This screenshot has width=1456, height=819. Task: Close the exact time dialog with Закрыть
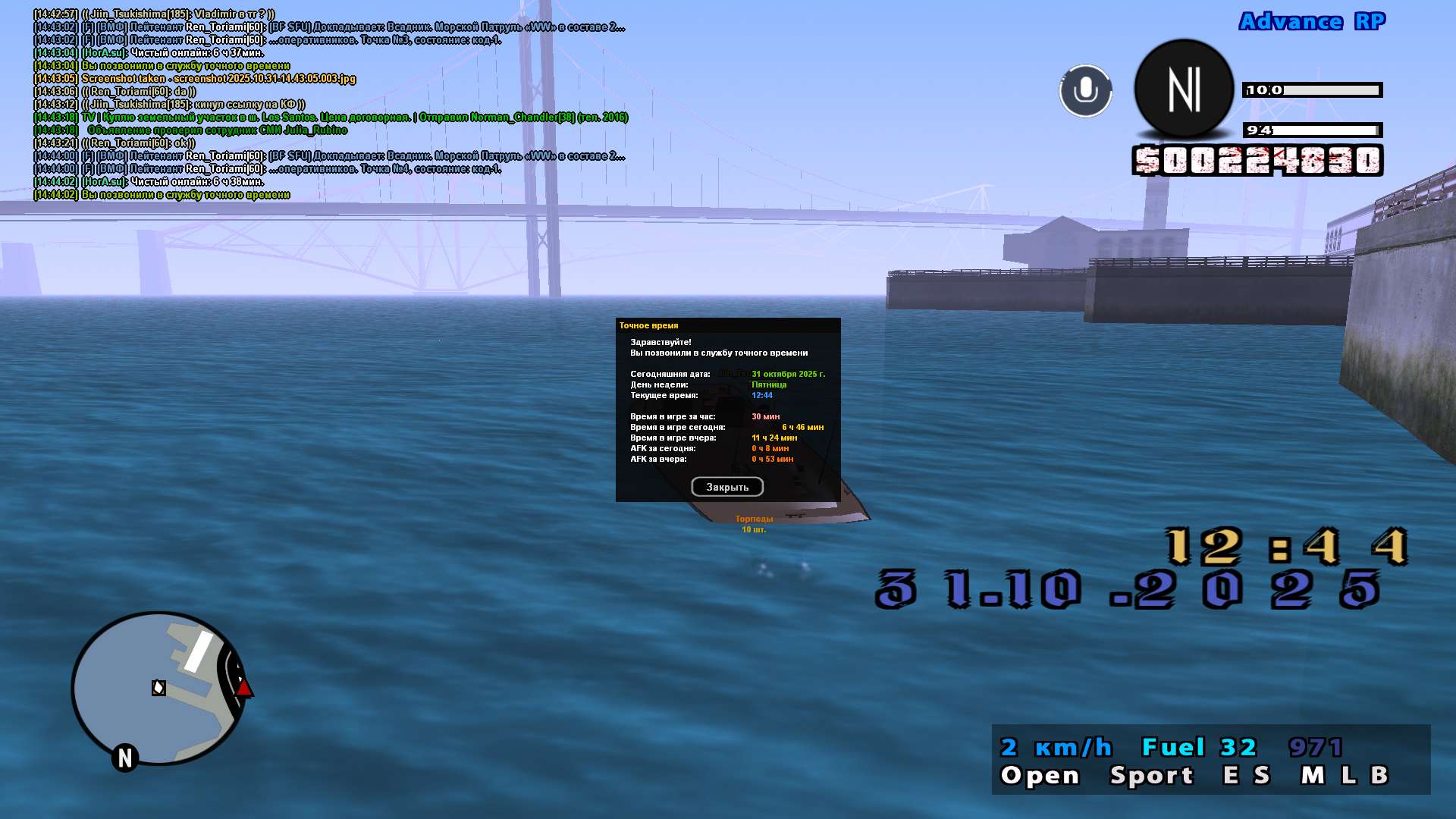tap(727, 487)
